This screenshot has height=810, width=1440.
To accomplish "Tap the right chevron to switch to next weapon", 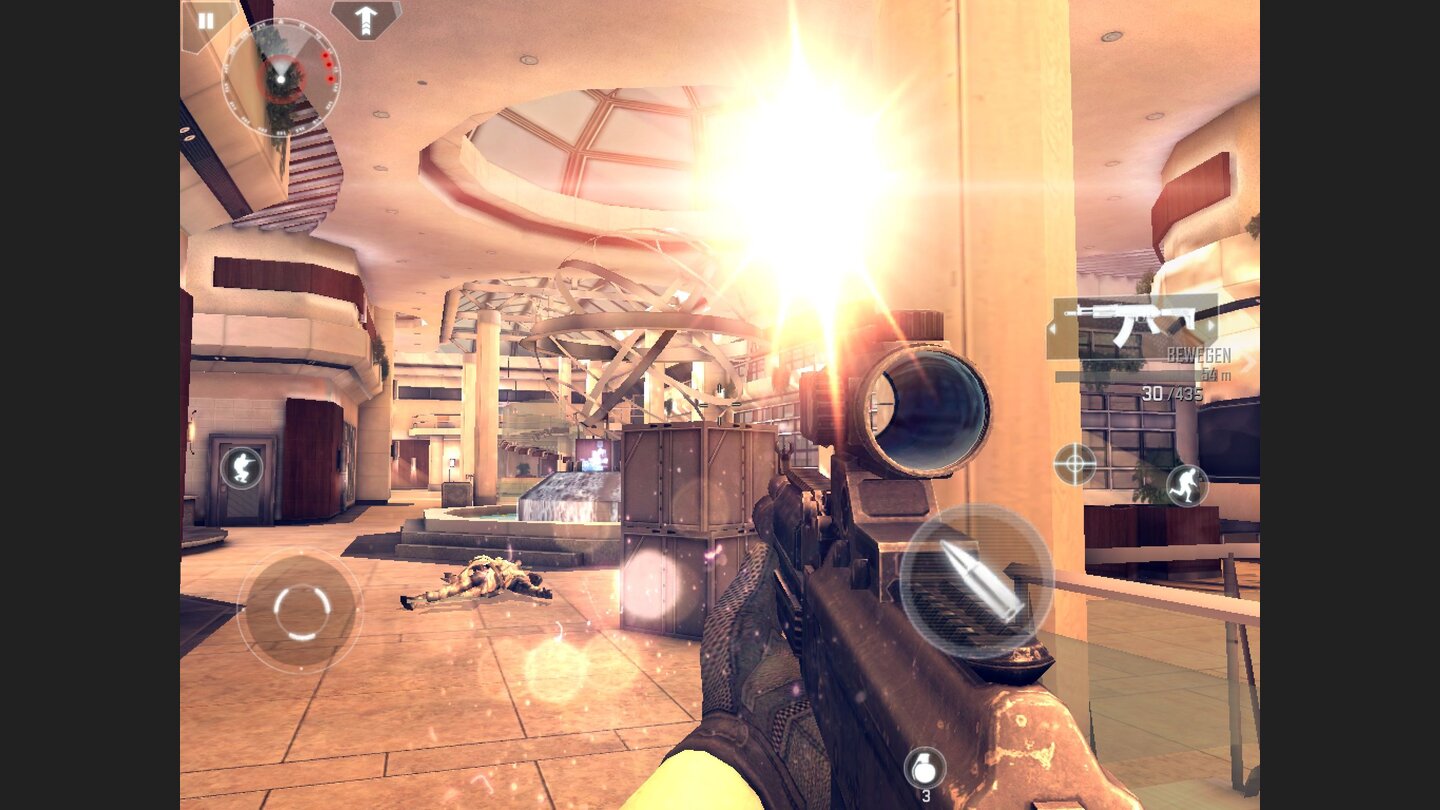I will pyautogui.click(x=1211, y=326).
